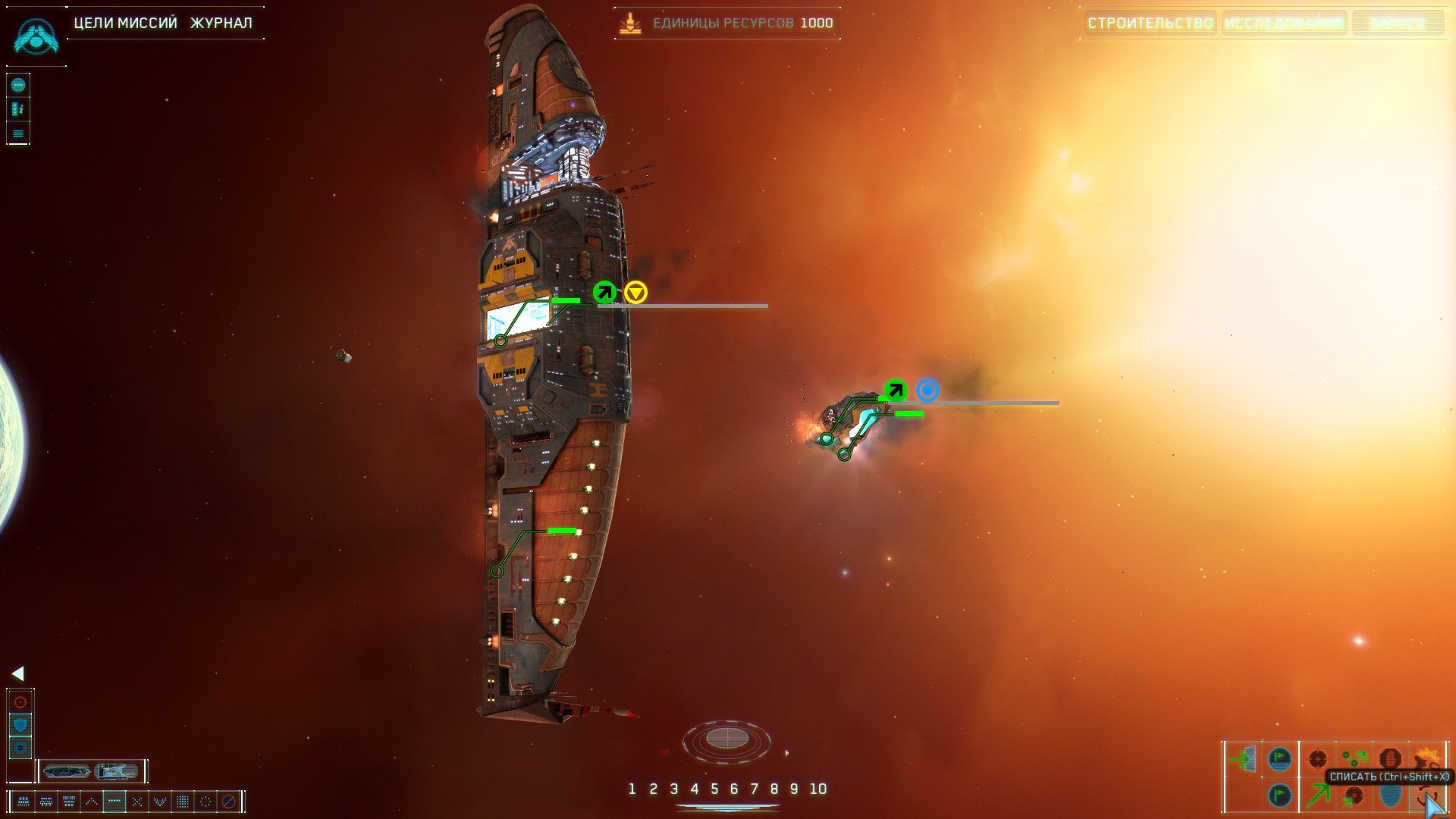Click the winged faction emblem icon
The width and height of the screenshot is (1456, 819).
point(36,36)
